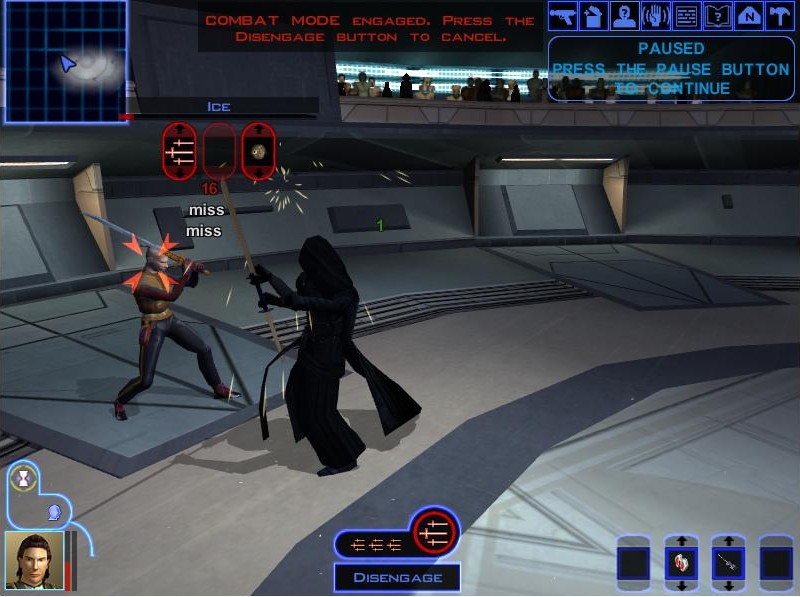Click the minimap
Image resolution: width=800 pixels, height=597 pixels.
tap(65, 62)
